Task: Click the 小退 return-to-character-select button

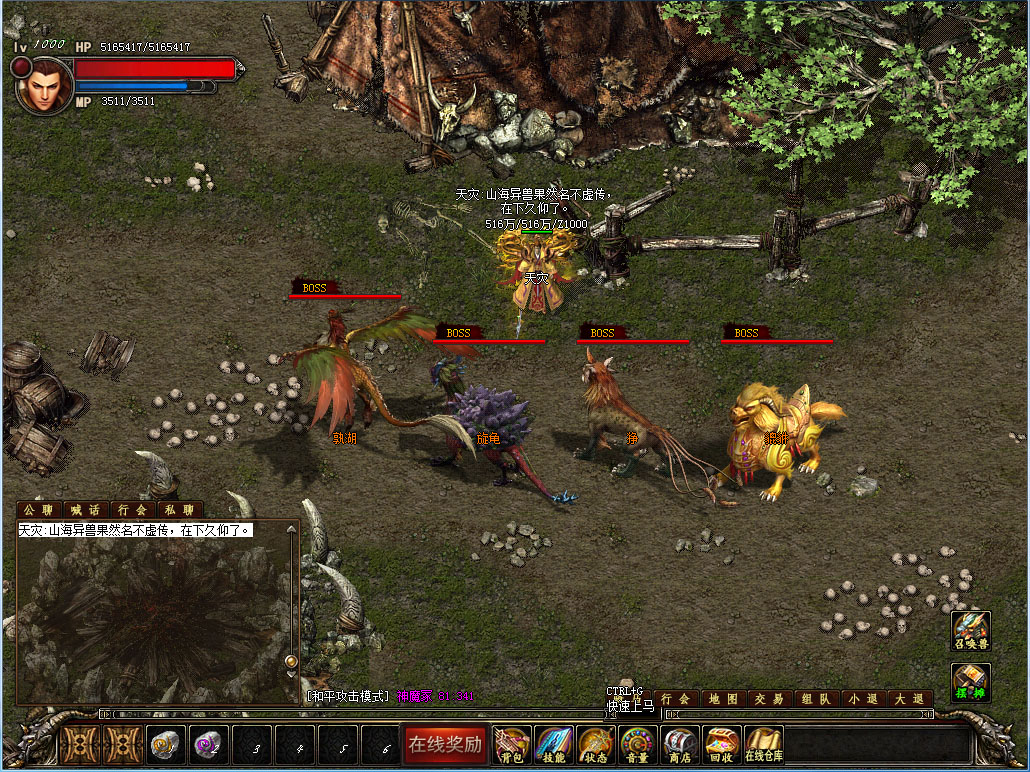Action: pyautogui.click(x=863, y=699)
